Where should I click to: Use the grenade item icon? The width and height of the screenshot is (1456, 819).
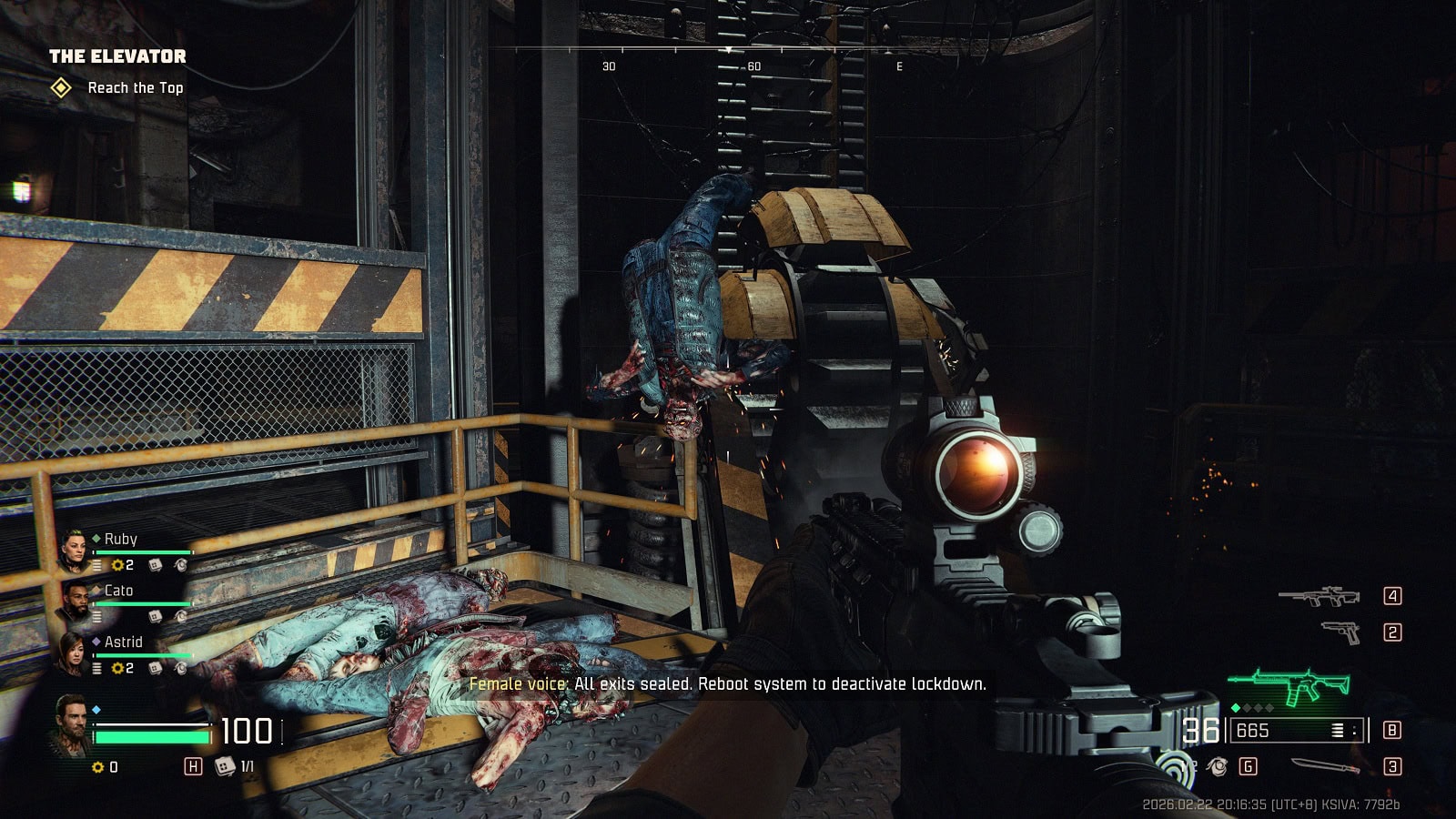(1217, 767)
